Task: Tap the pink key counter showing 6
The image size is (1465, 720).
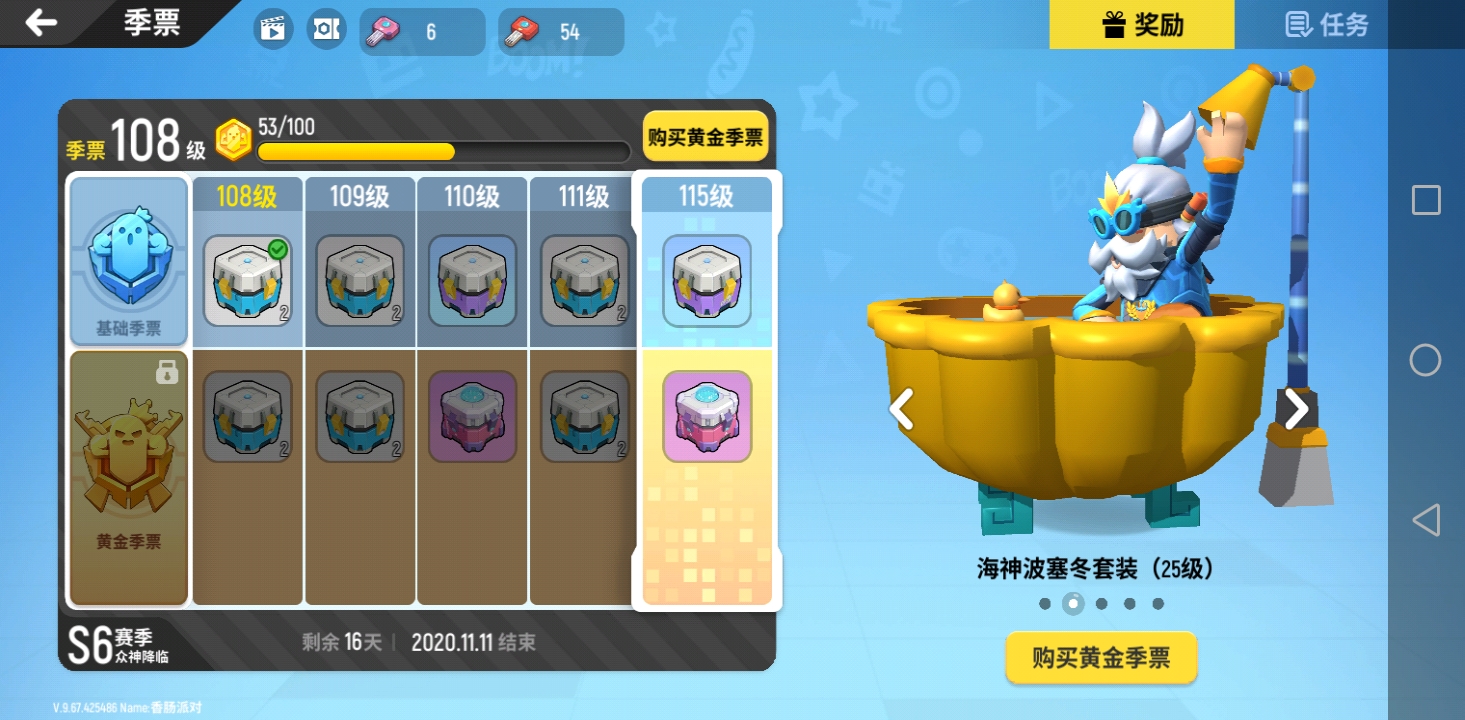Action: (x=420, y=31)
